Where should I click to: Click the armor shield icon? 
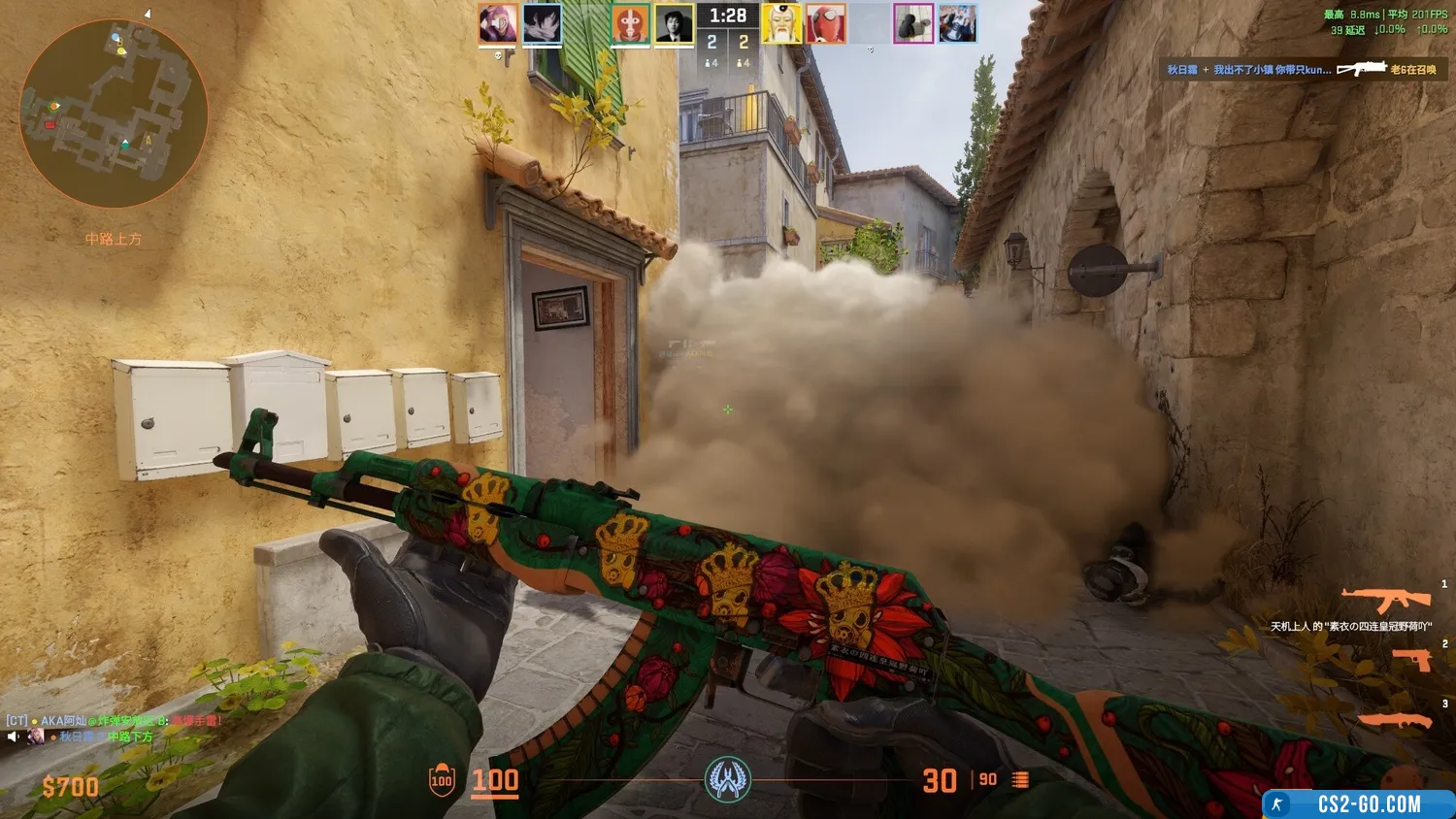coord(442,780)
